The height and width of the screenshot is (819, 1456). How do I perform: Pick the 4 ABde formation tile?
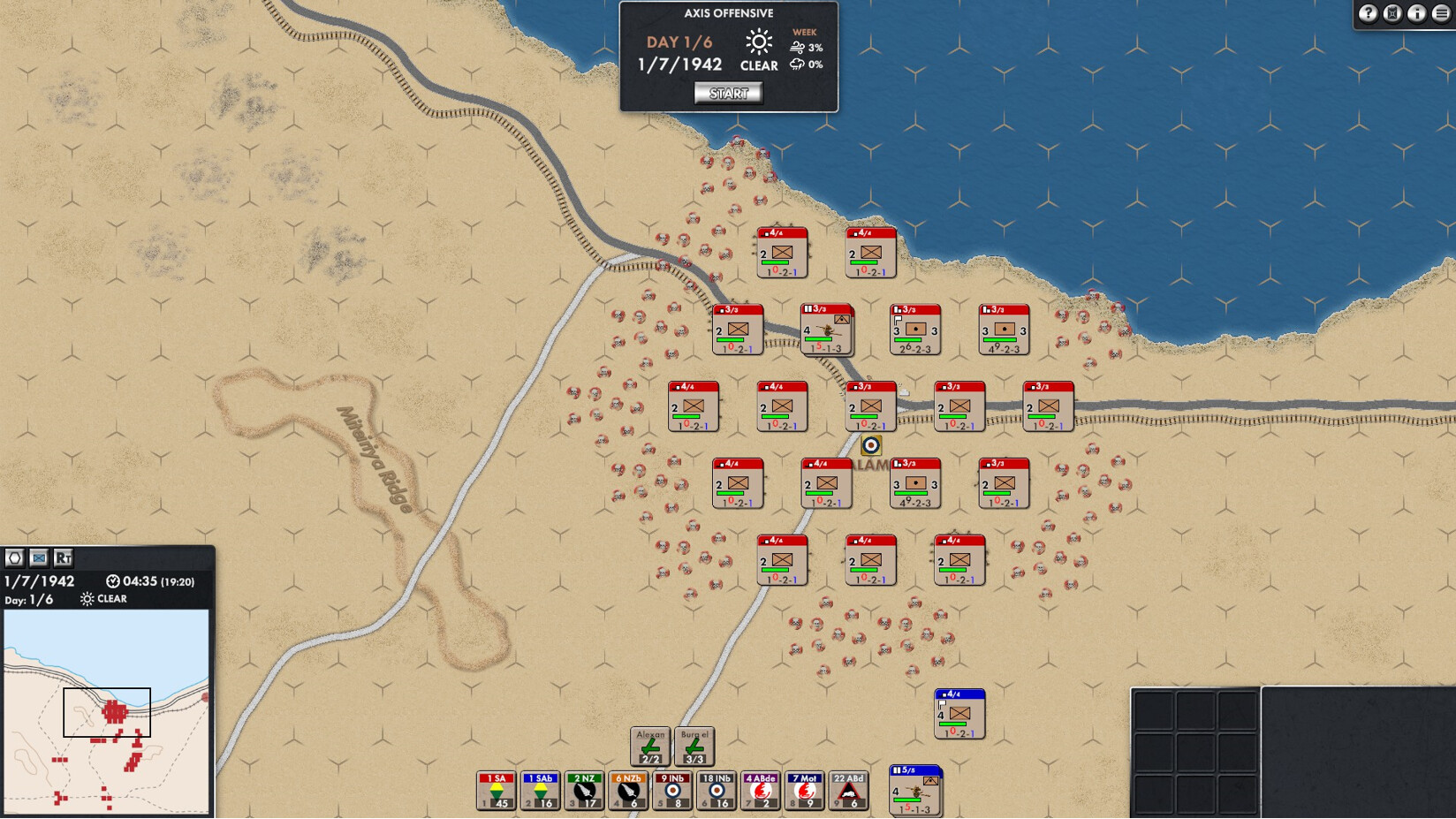pos(761,791)
